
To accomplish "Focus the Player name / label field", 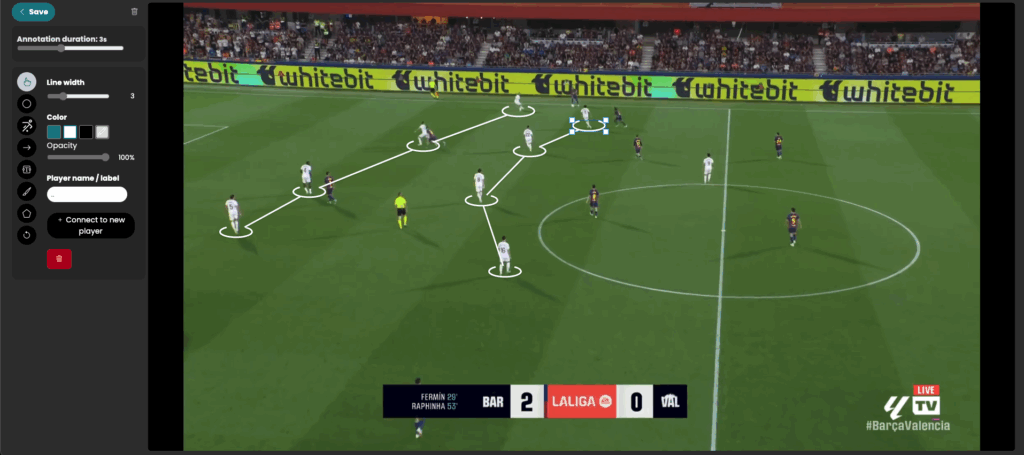I will click(x=87, y=194).
